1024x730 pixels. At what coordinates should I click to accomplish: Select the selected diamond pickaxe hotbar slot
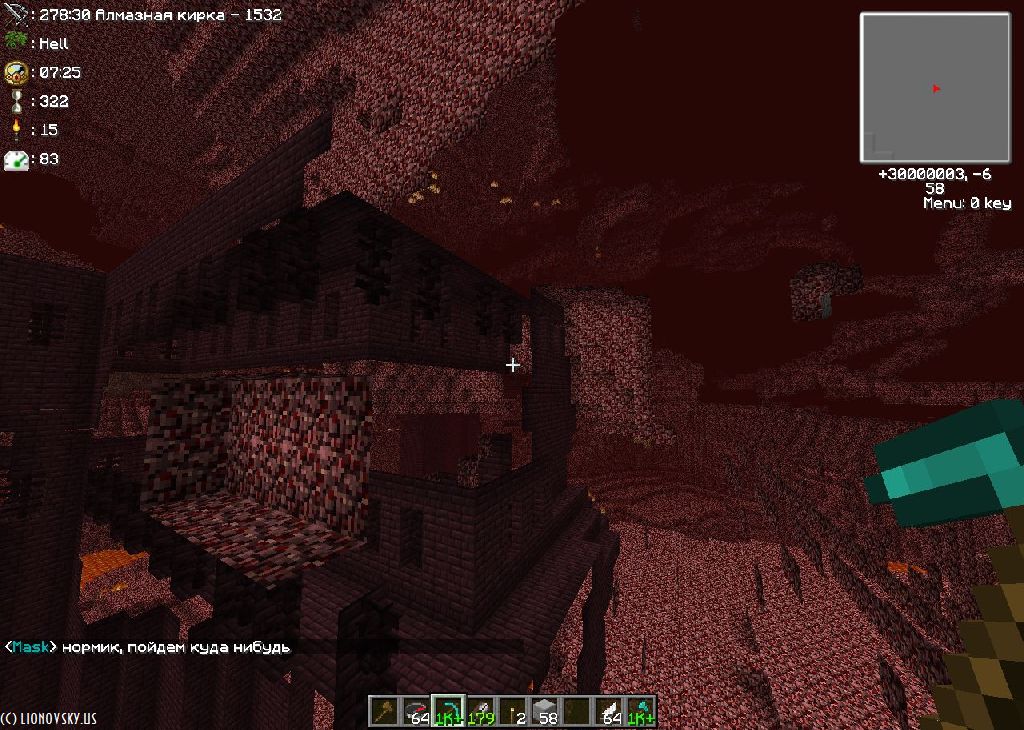448,710
